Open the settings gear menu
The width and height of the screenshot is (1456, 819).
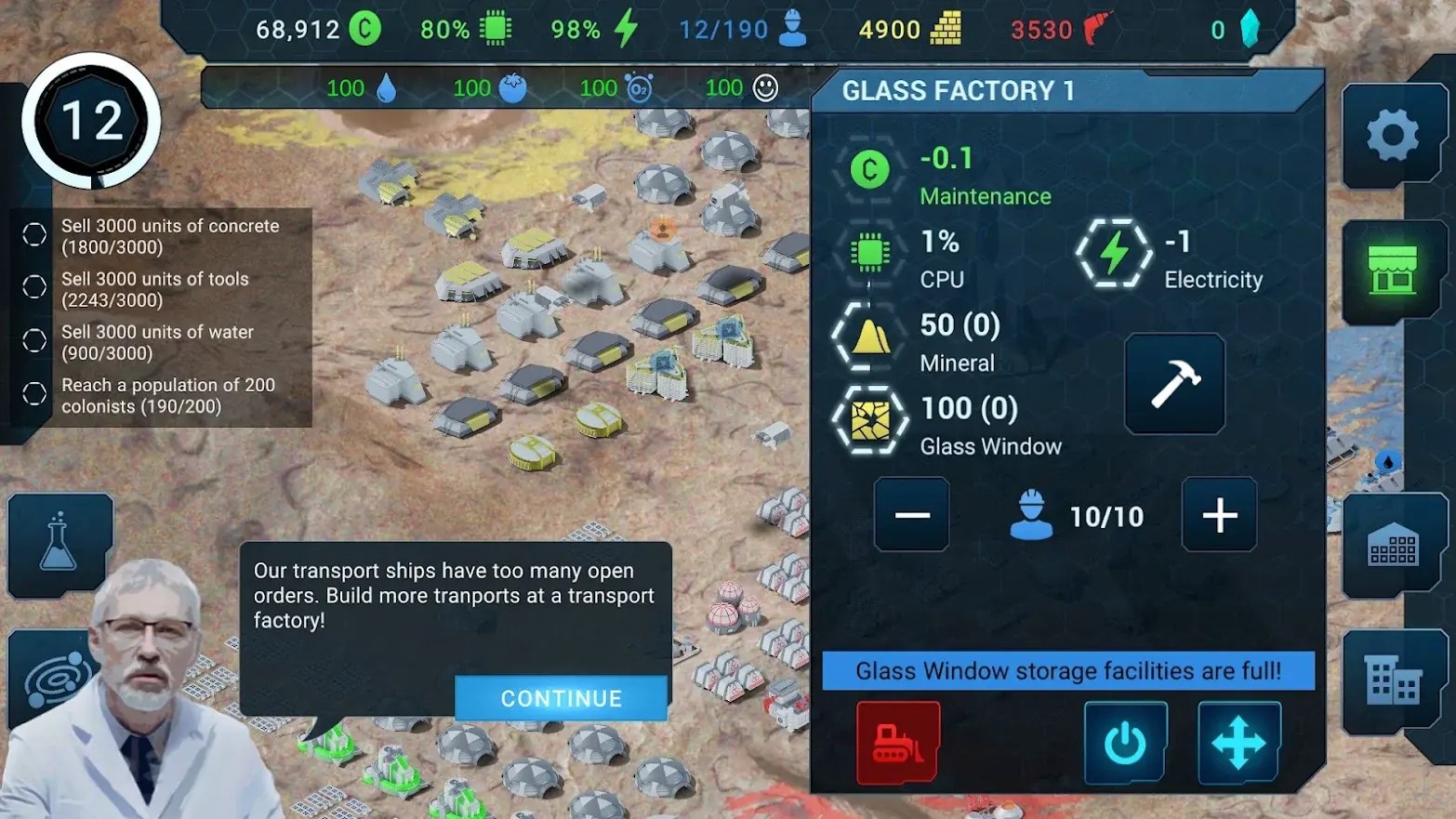(1391, 135)
